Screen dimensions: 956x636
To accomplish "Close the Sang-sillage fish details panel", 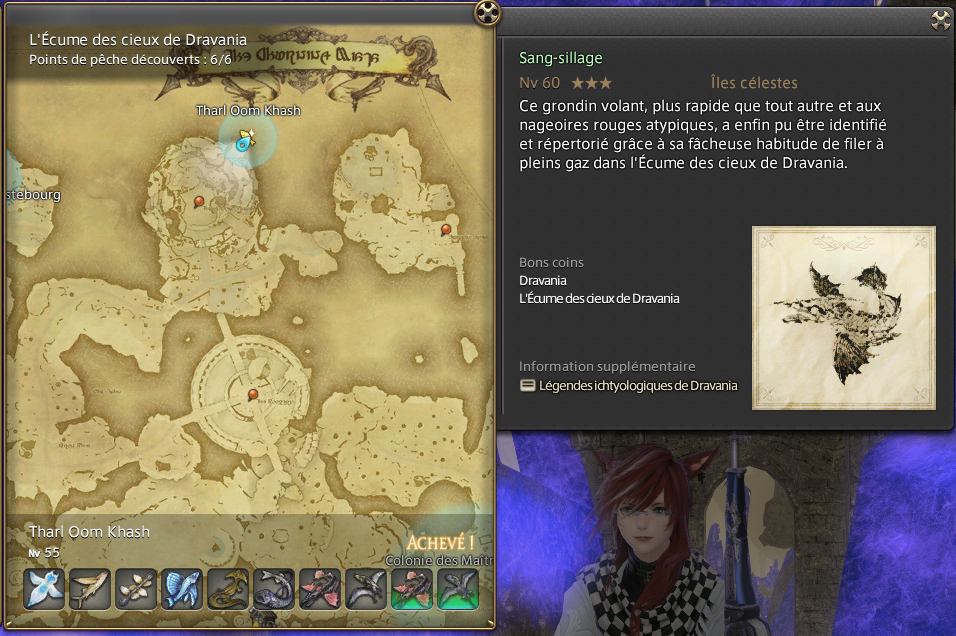I will [x=940, y=19].
